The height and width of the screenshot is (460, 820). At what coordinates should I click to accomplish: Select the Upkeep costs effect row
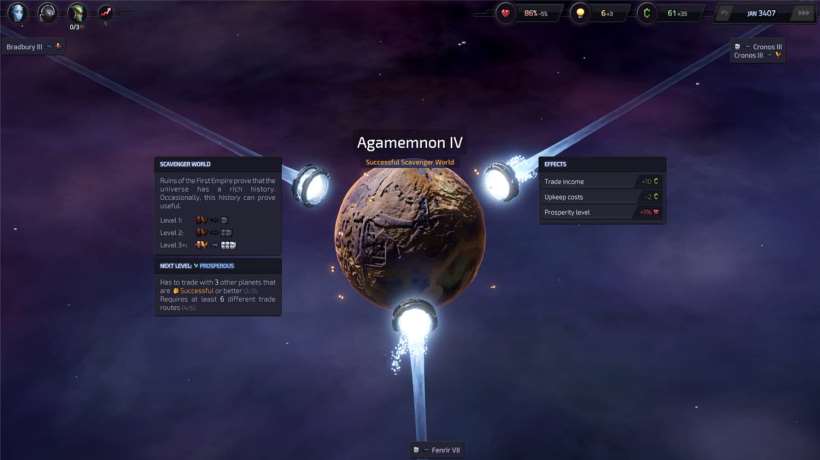(601, 197)
